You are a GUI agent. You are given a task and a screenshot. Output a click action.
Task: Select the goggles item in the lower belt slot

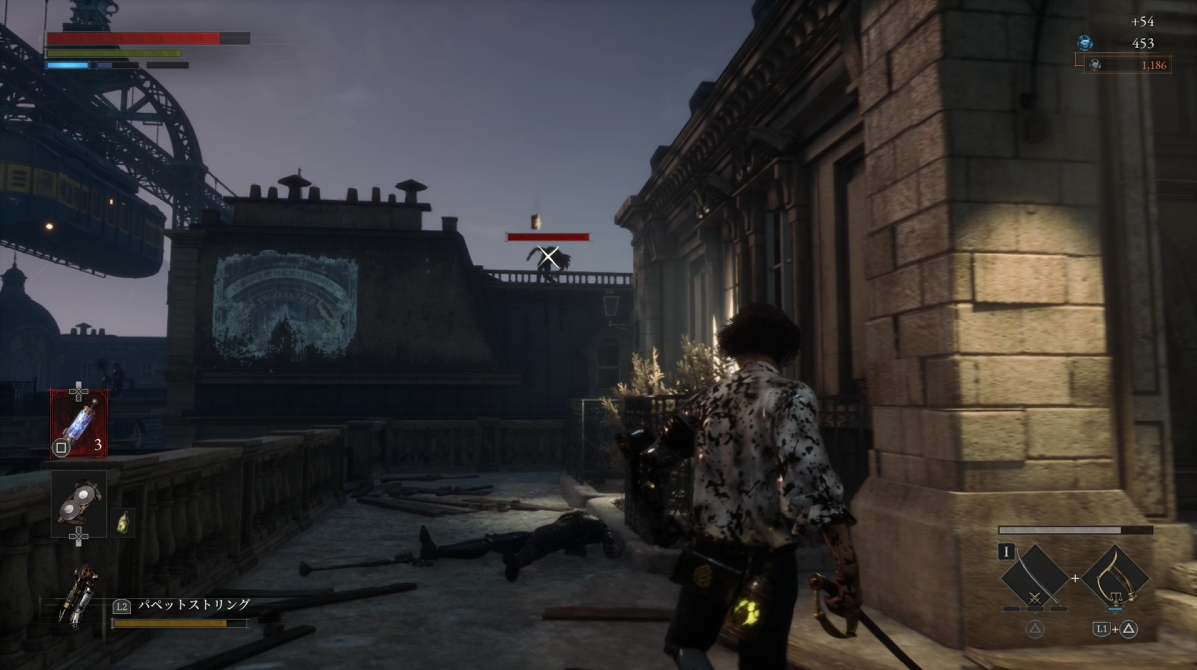79,498
